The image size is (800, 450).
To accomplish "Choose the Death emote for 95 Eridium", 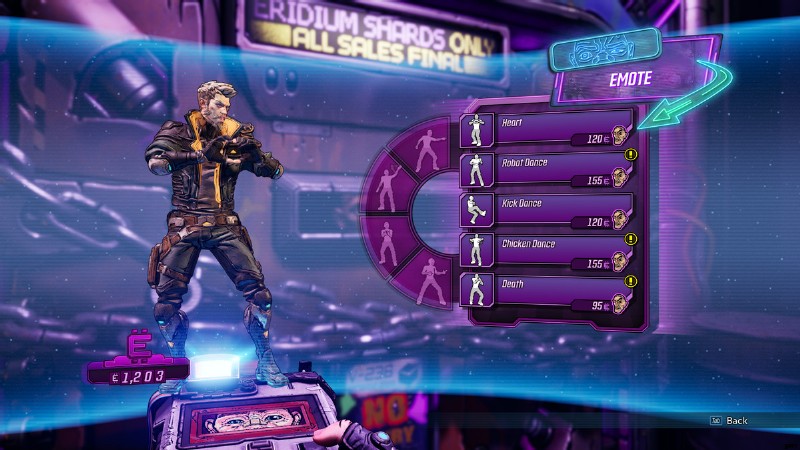I will click(x=547, y=289).
